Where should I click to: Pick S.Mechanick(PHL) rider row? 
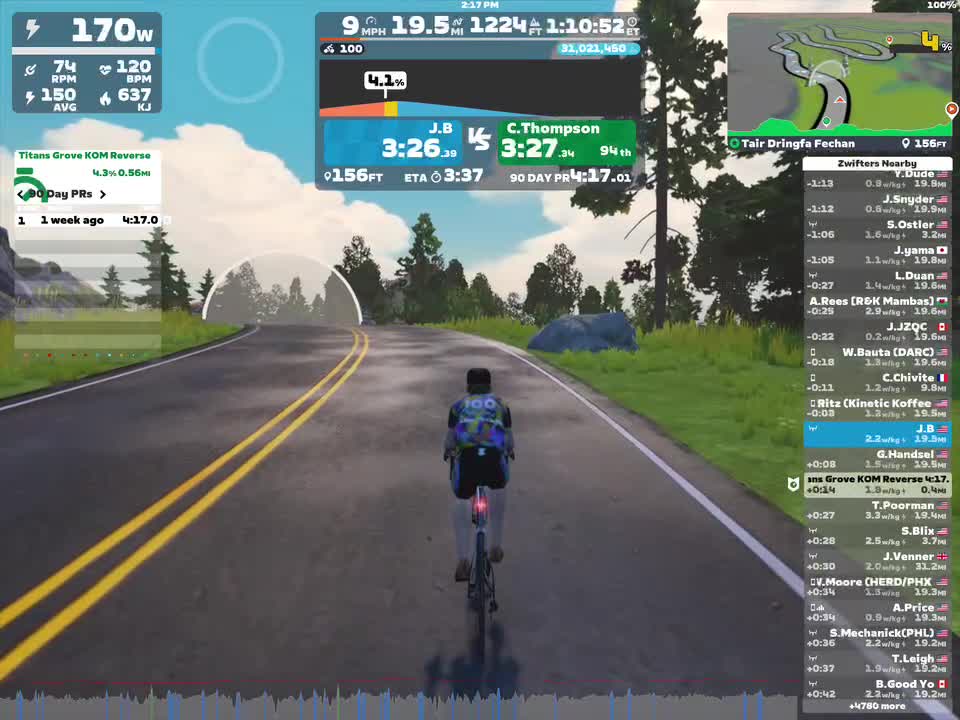point(877,638)
